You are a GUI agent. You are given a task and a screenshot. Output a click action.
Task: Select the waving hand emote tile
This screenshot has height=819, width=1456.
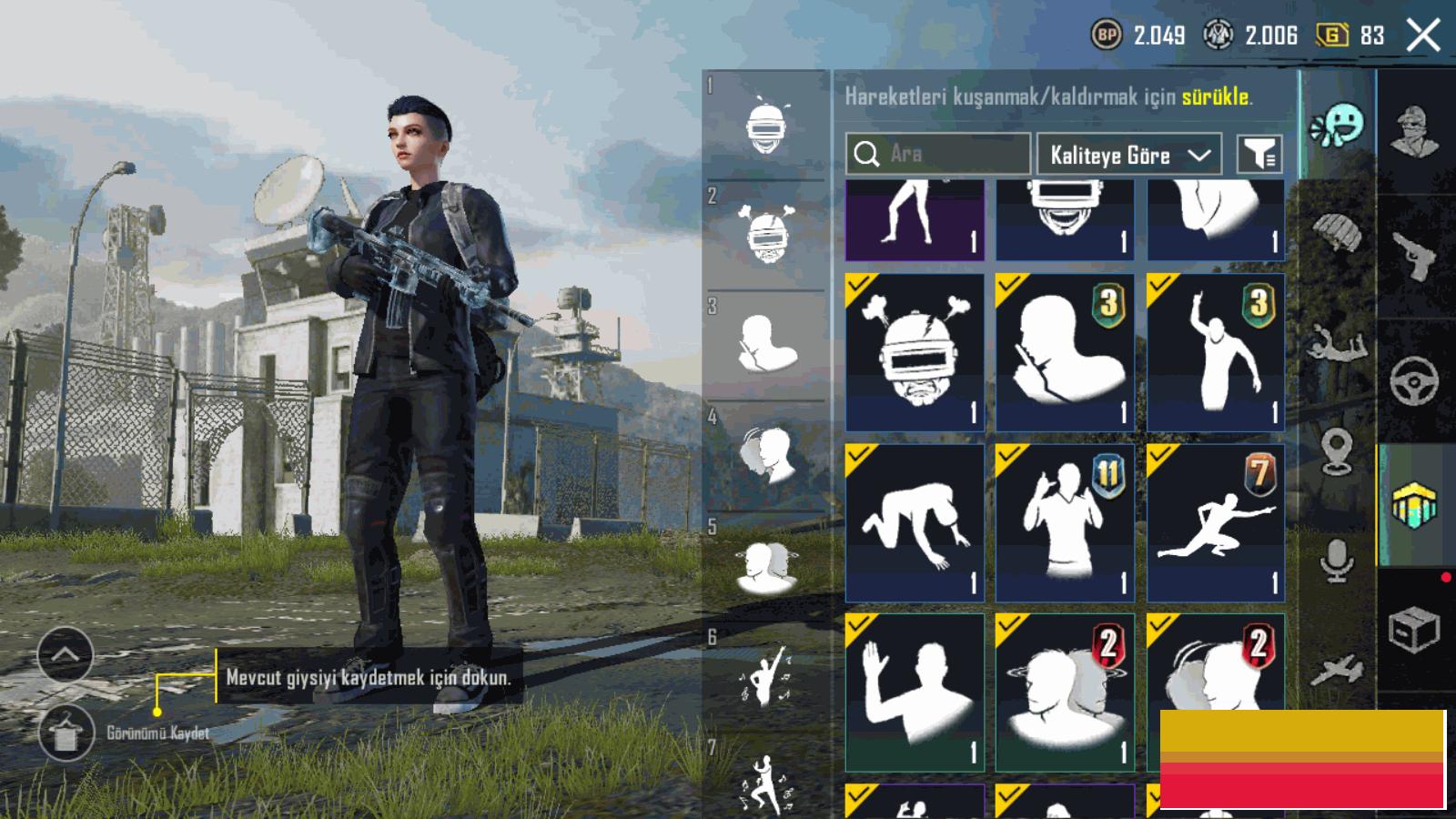[915, 692]
